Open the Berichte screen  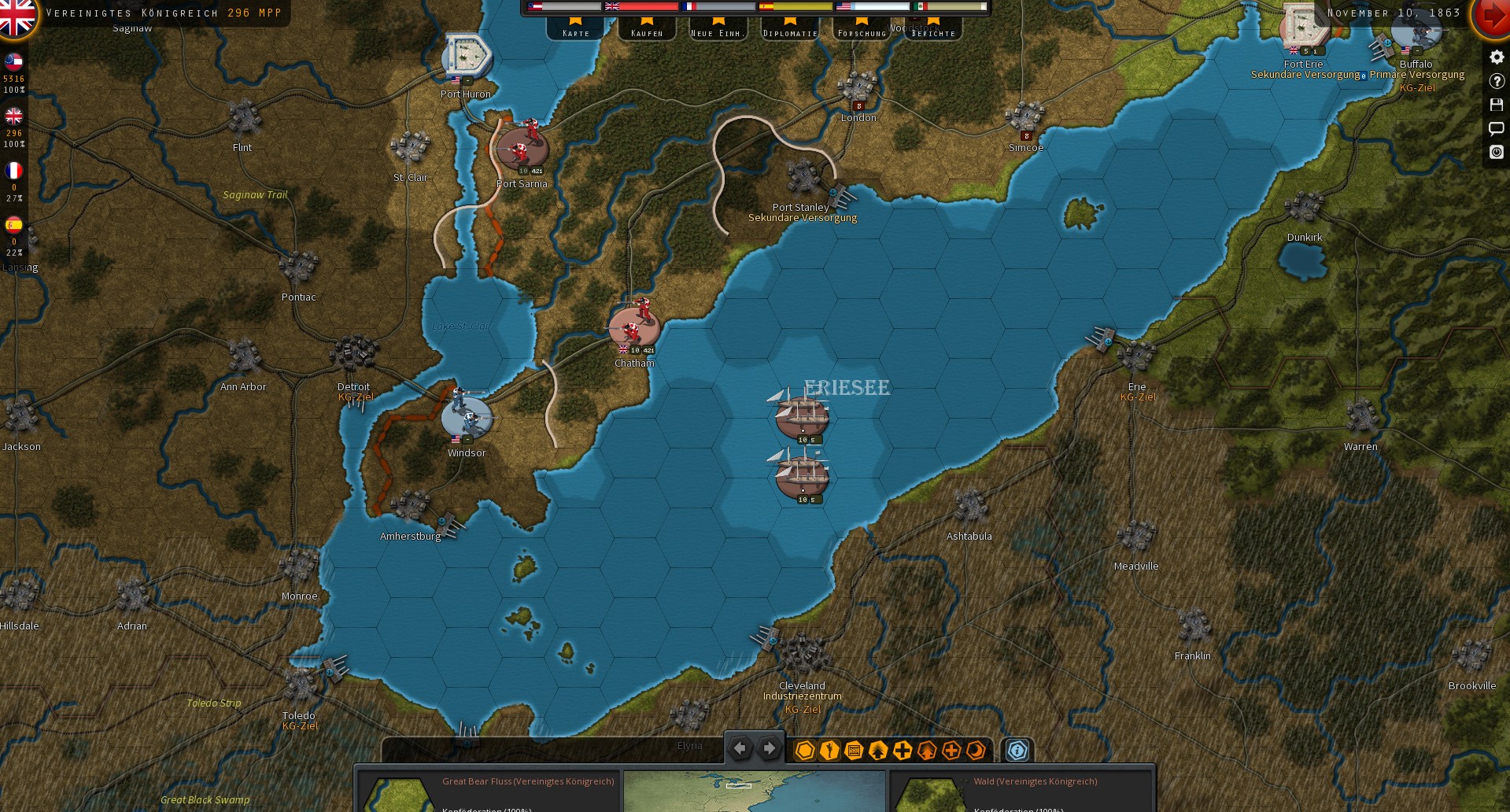click(x=932, y=35)
